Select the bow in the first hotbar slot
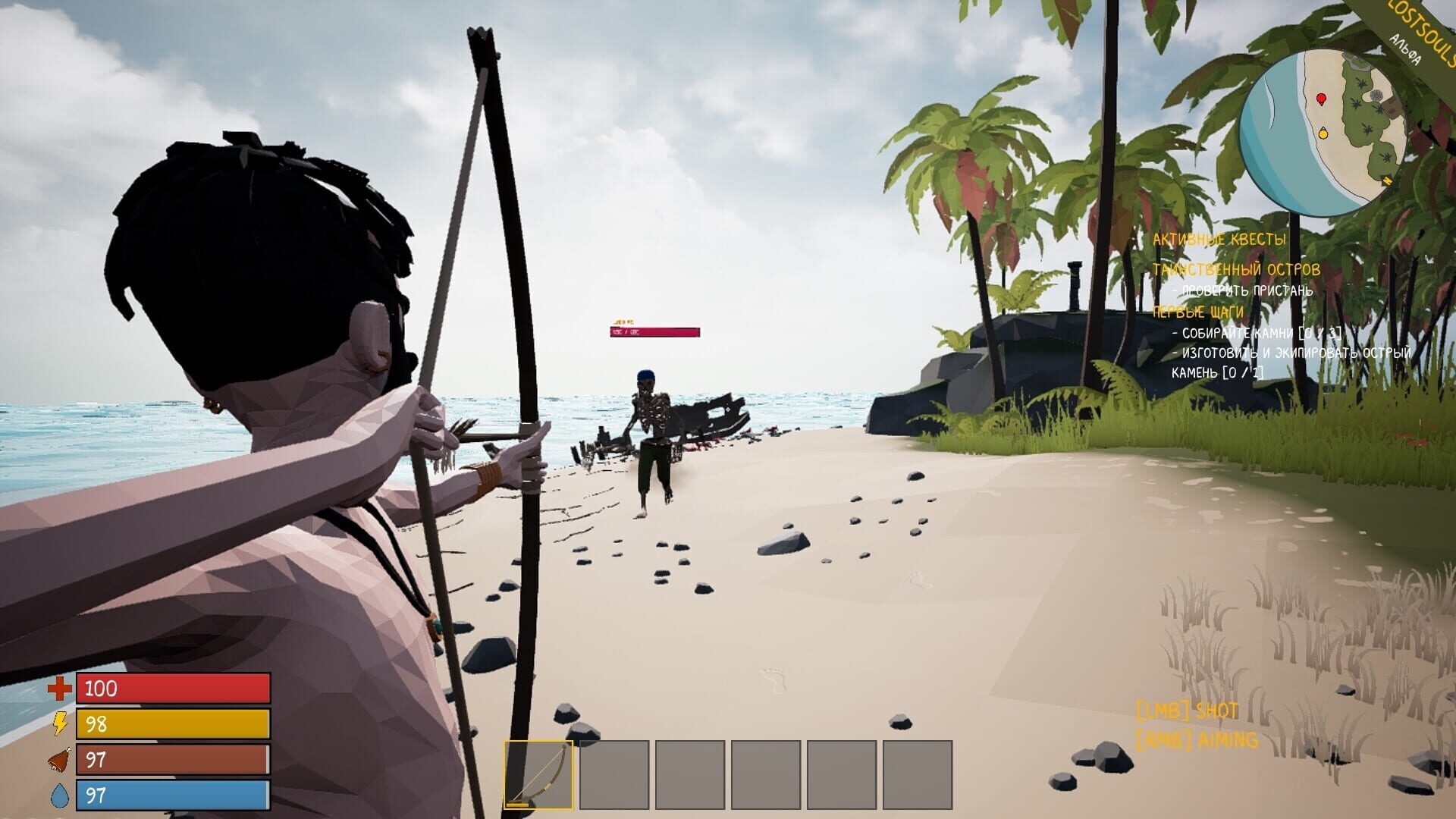 [x=540, y=773]
